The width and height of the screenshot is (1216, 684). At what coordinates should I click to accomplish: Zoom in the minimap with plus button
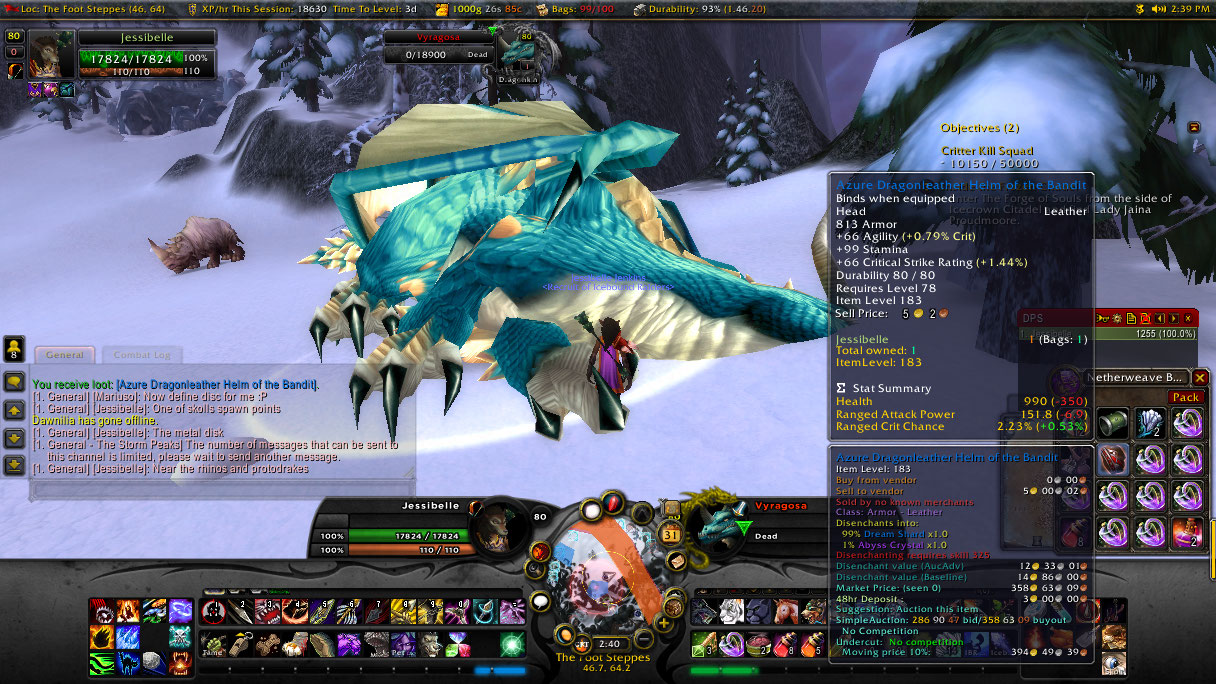663,624
